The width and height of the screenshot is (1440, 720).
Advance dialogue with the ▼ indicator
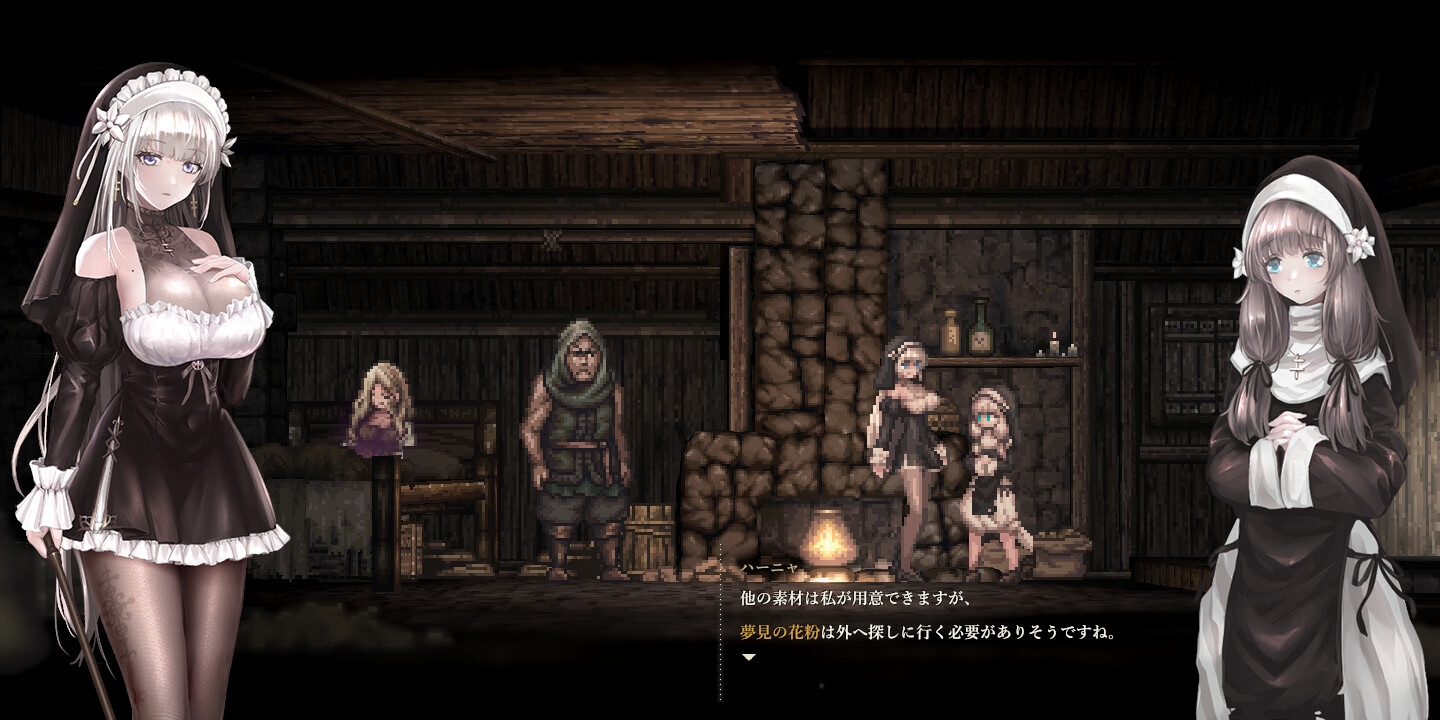point(749,660)
